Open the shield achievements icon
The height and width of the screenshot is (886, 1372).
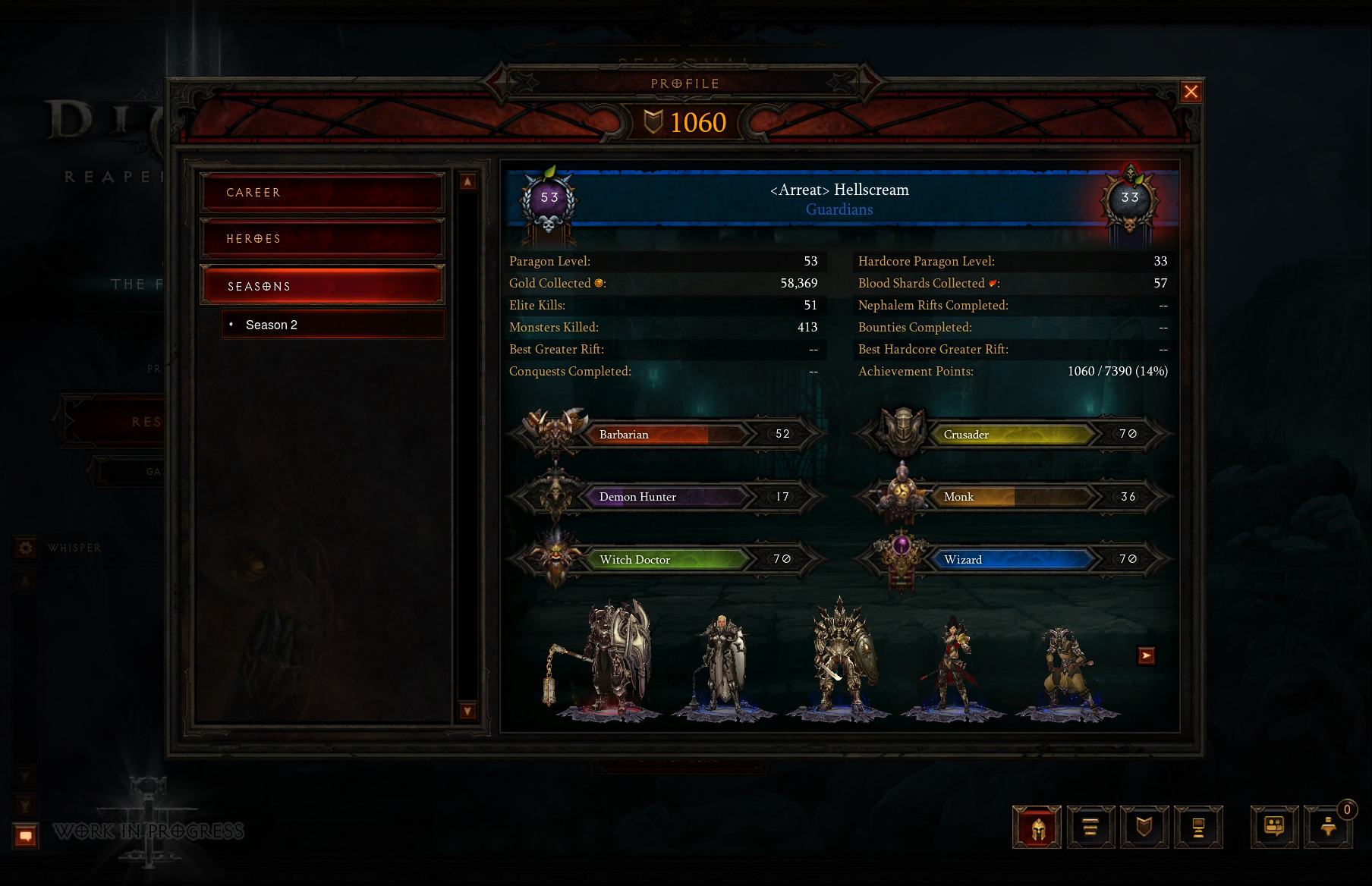coord(1144,827)
